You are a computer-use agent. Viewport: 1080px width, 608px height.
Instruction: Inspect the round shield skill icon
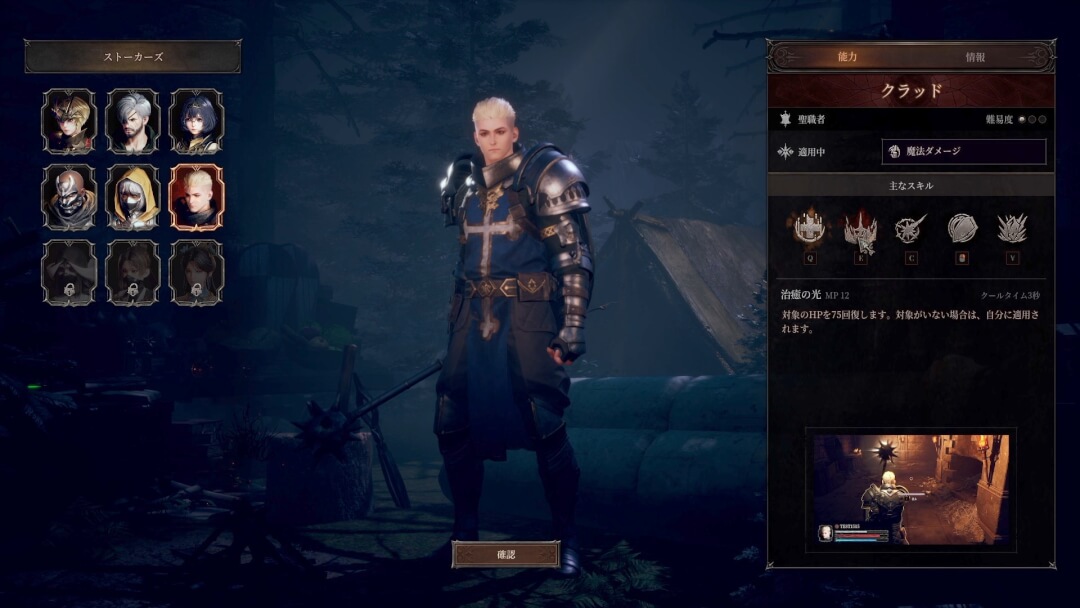tap(961, 229)
